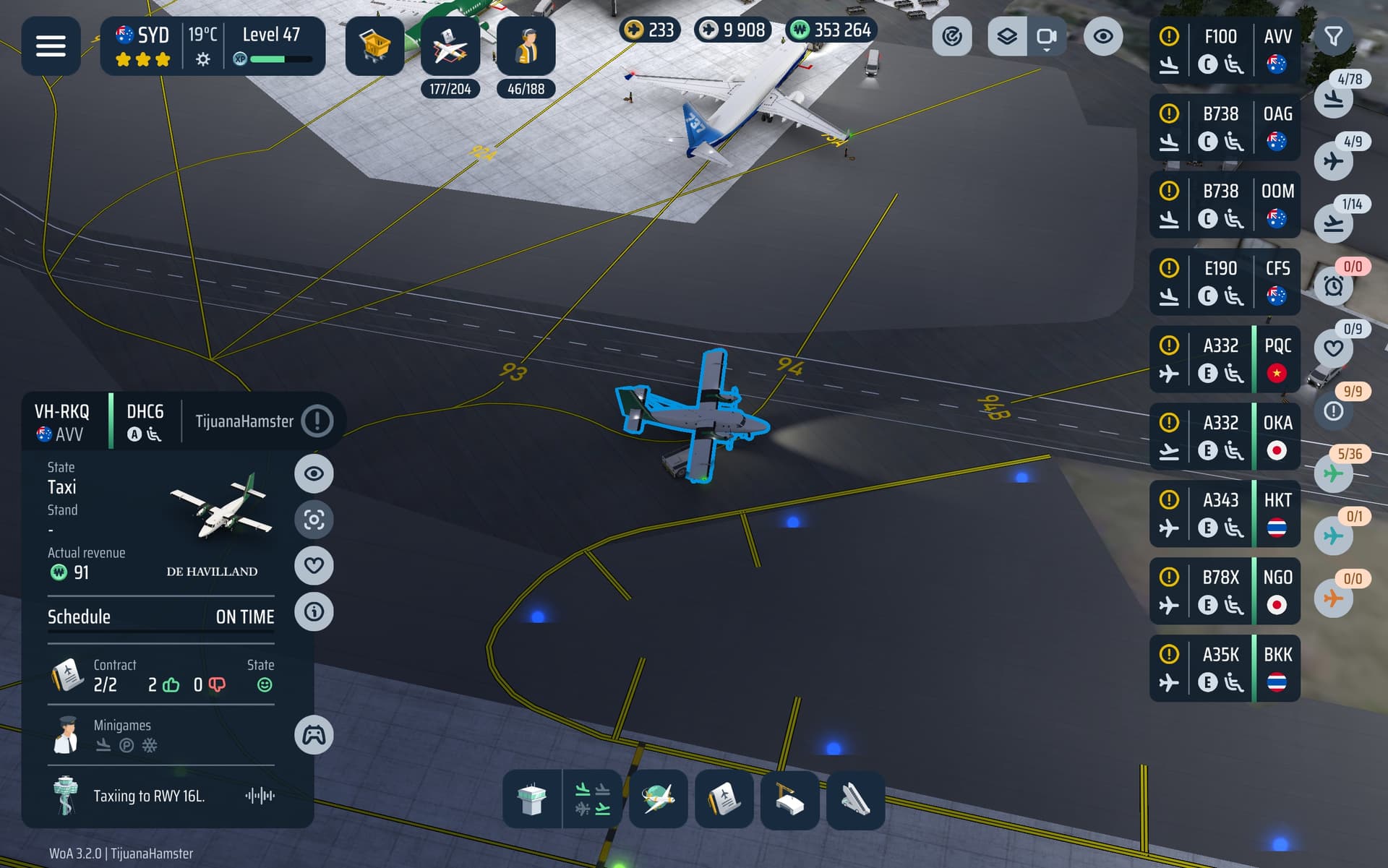Select the F100 flight to AVV

click(1224, 50)
